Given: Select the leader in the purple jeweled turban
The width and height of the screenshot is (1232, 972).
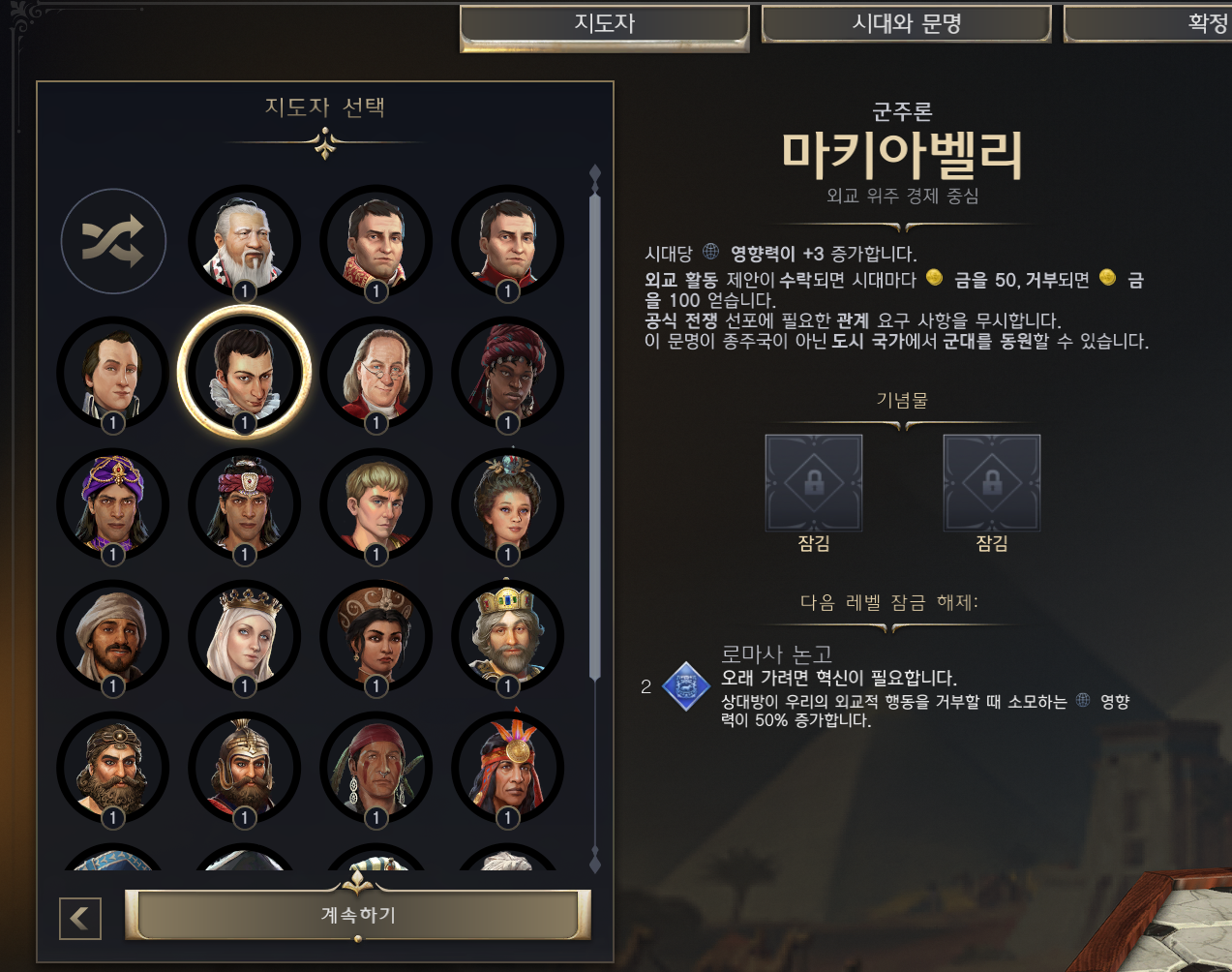Looking at the screenshot, I should 113,503.
